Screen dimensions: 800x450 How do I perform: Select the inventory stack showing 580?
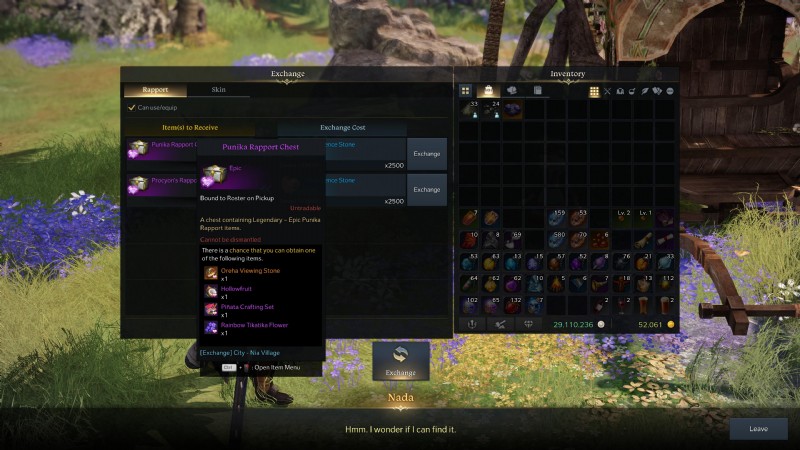click(x=556, y=240)
